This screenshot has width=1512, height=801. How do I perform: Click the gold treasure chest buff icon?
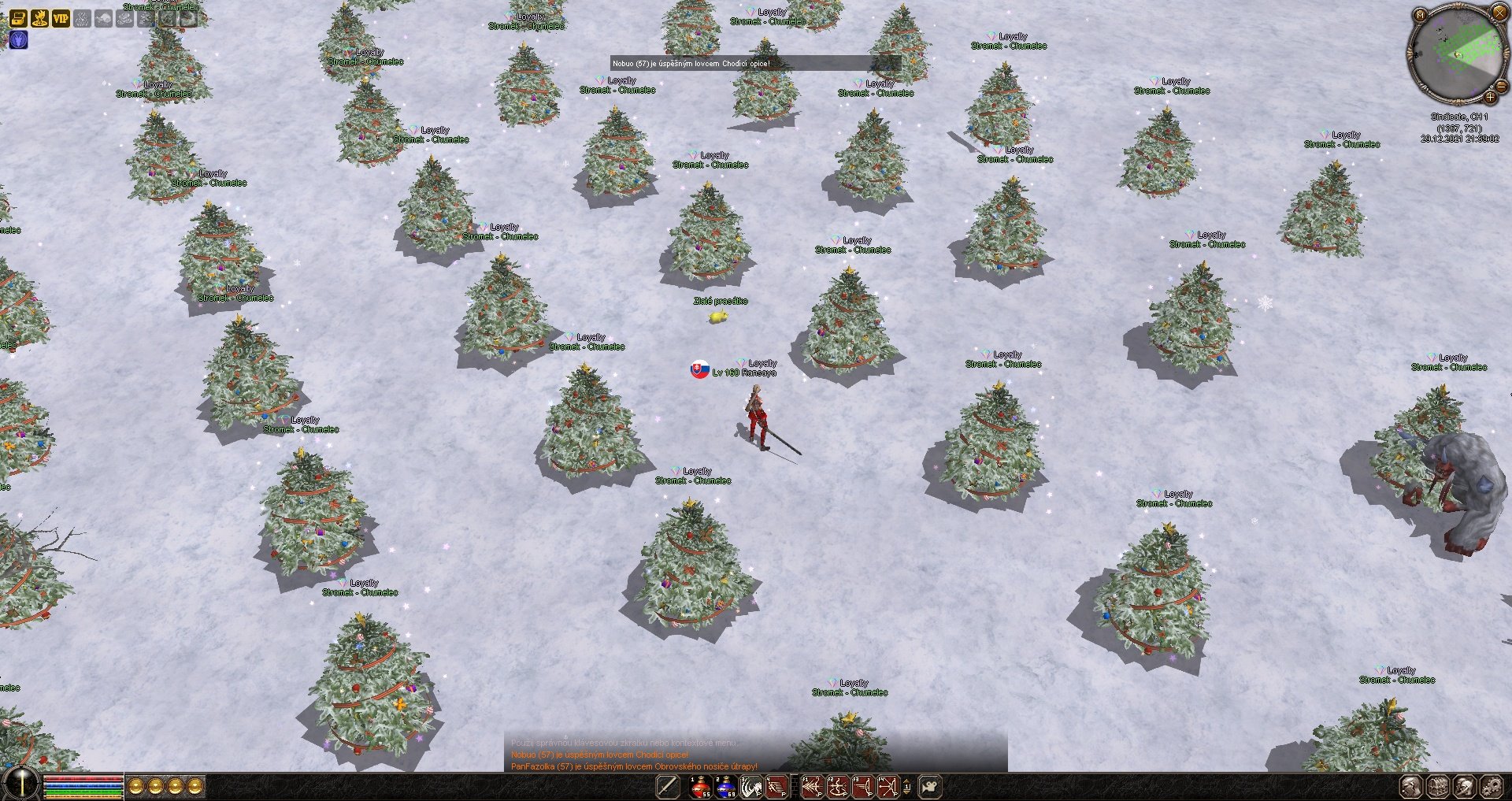tap(18, 17)
